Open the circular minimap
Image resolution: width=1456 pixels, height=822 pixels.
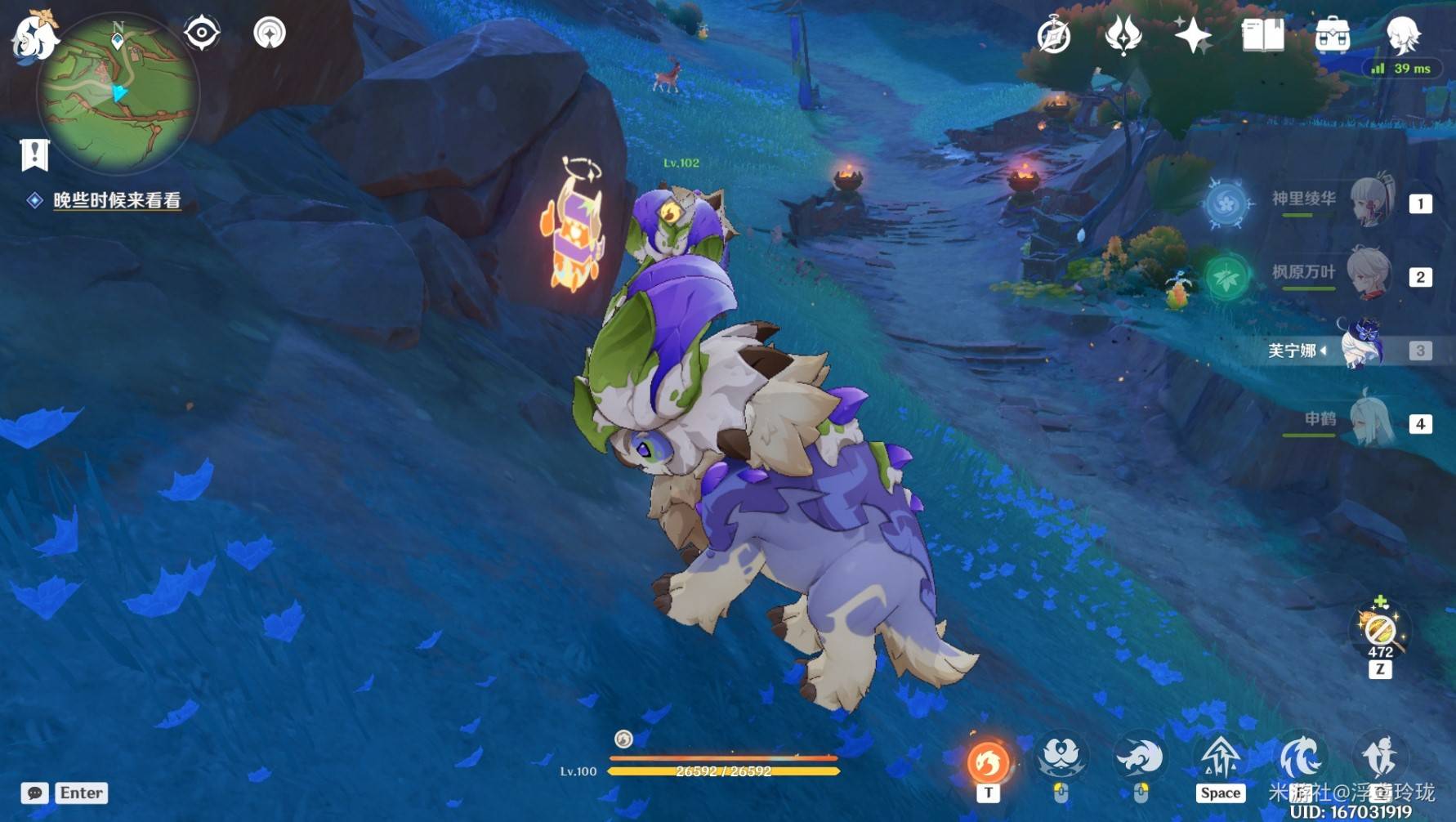pos(118,92)
